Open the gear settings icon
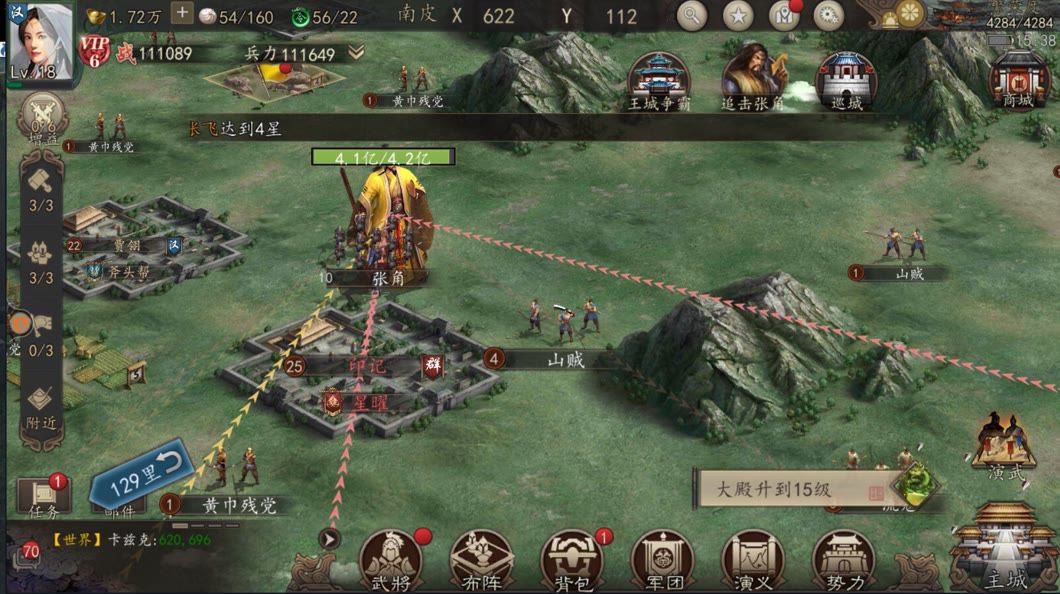 tap(828, 15)
